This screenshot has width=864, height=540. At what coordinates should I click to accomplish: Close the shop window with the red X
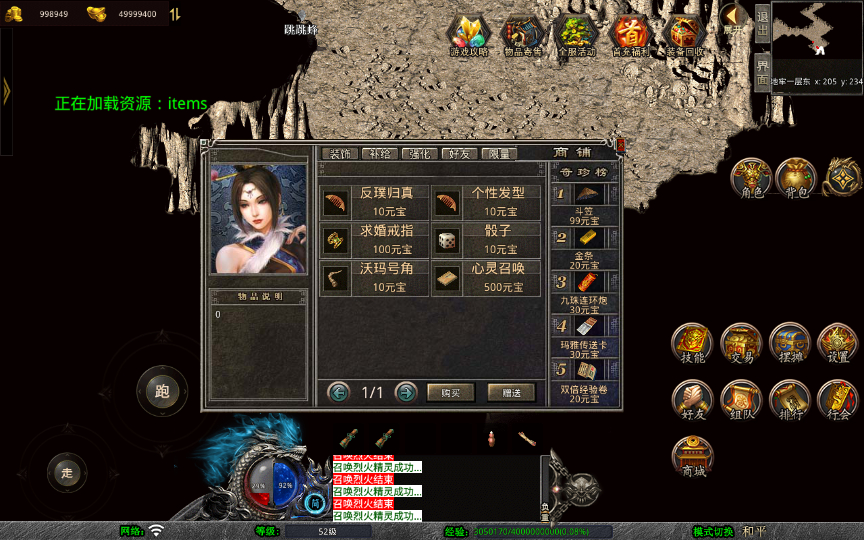coord(620,146)
